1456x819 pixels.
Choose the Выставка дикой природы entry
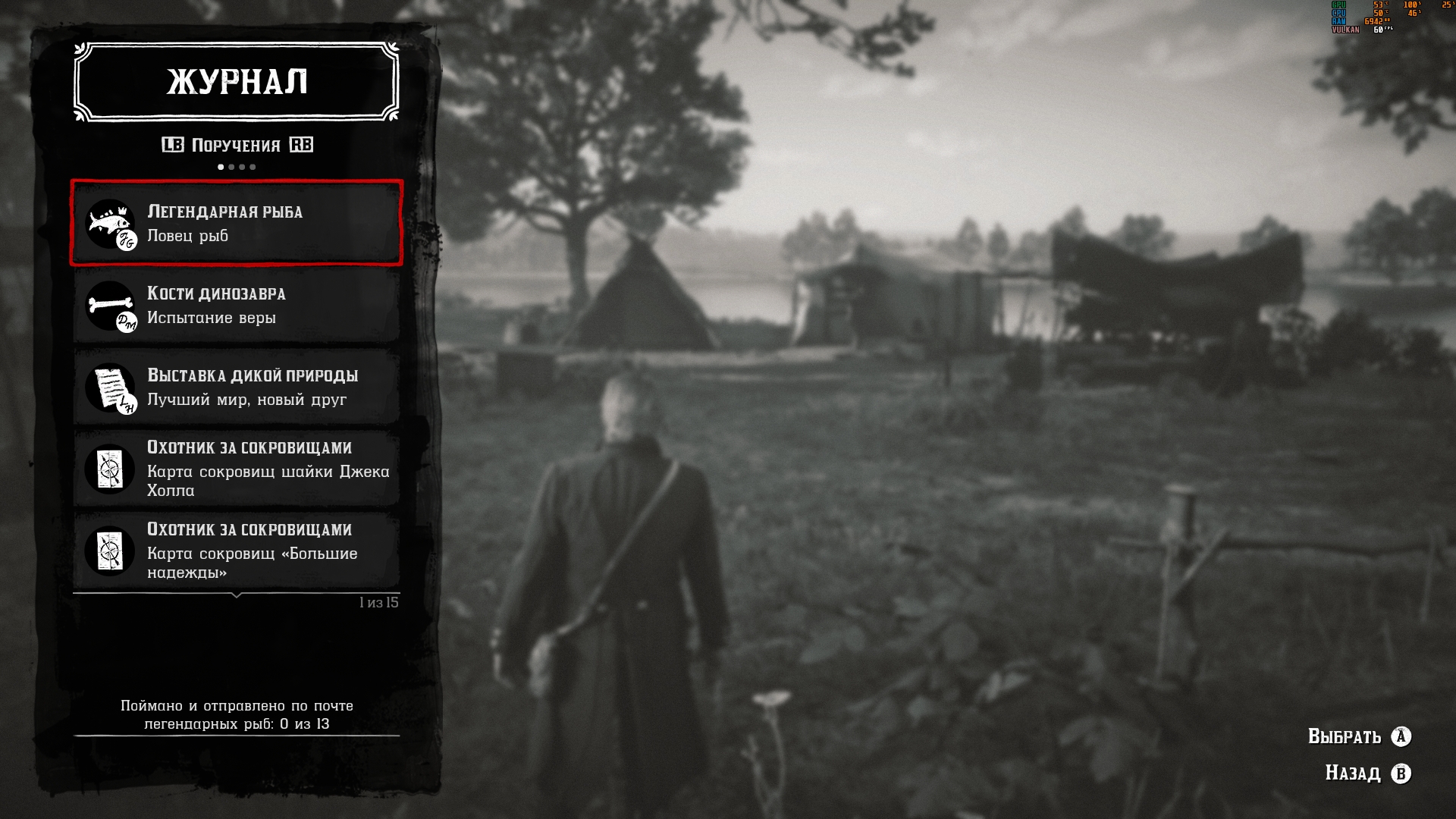click(x=236, y=388)
